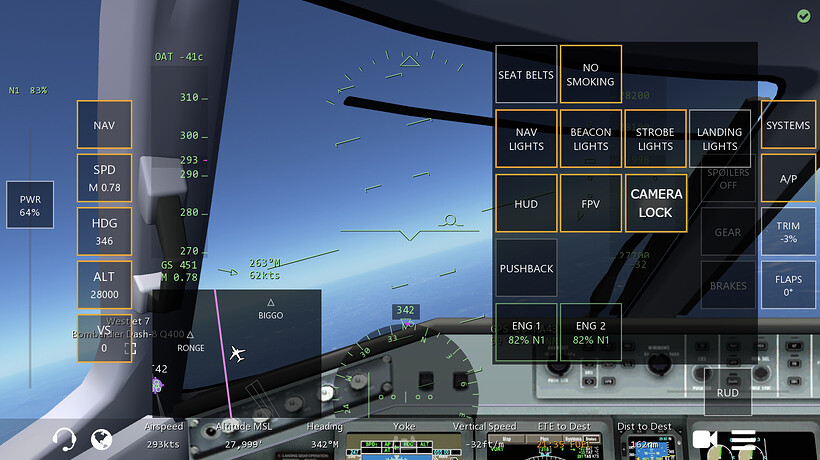Toggle the HDG 346 heading hold
Viewport: 820px width, 460px height.
coord(104,232)
